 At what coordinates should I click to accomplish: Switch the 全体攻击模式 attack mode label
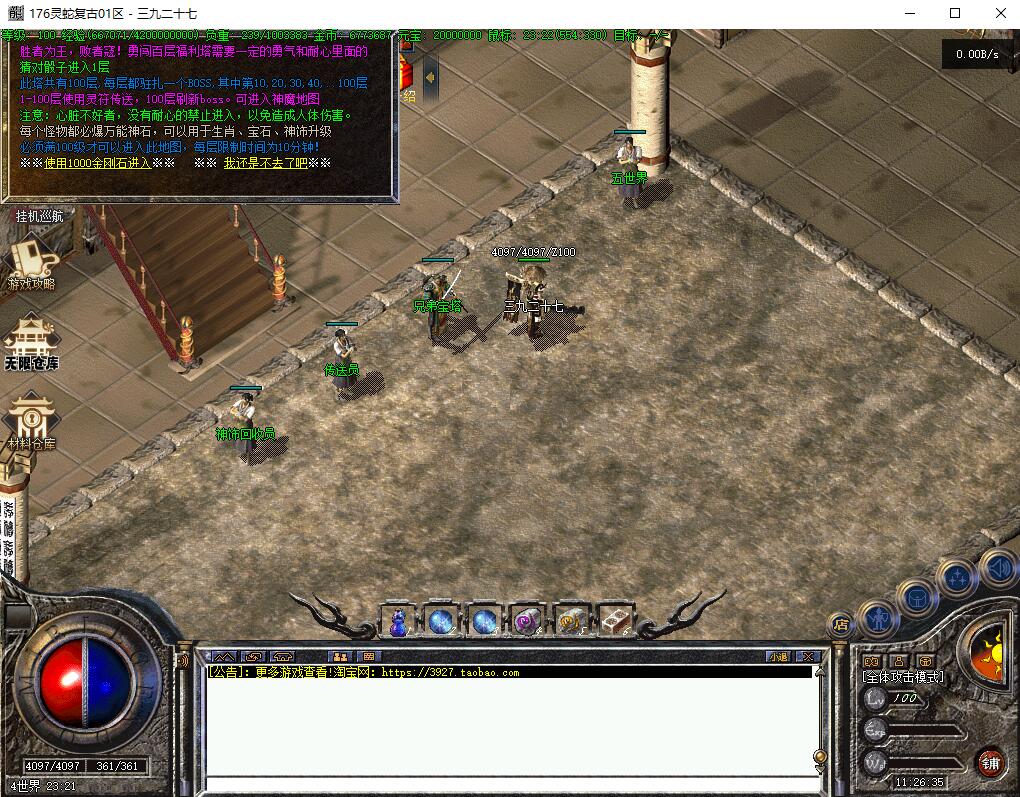tap(903, 677)
